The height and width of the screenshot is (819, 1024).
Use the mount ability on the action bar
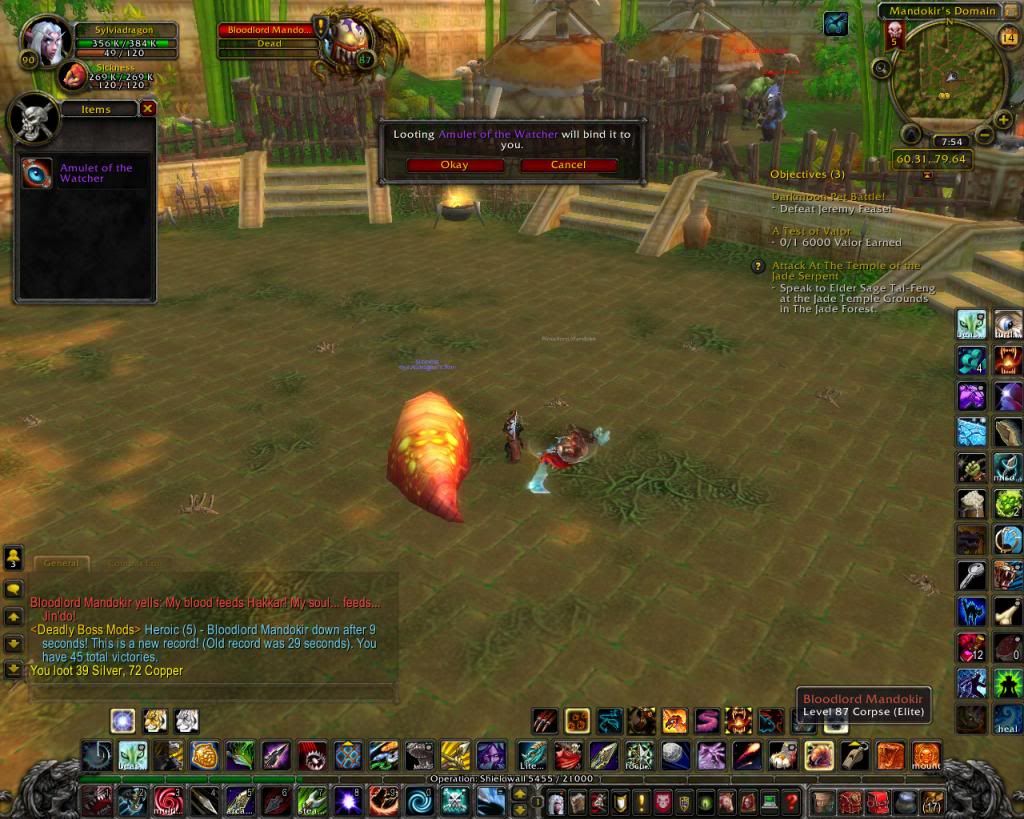click(926, 754)
